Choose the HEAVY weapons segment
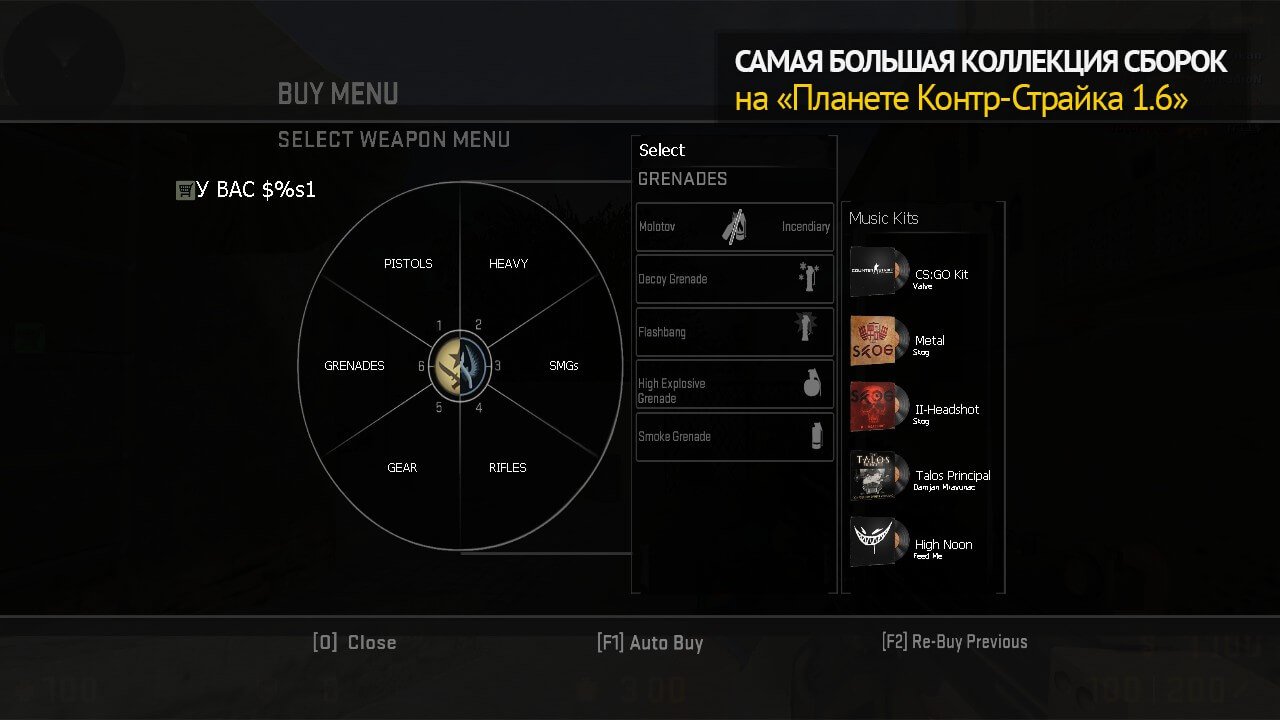1280x720 pixels. (x=508, y=264)
